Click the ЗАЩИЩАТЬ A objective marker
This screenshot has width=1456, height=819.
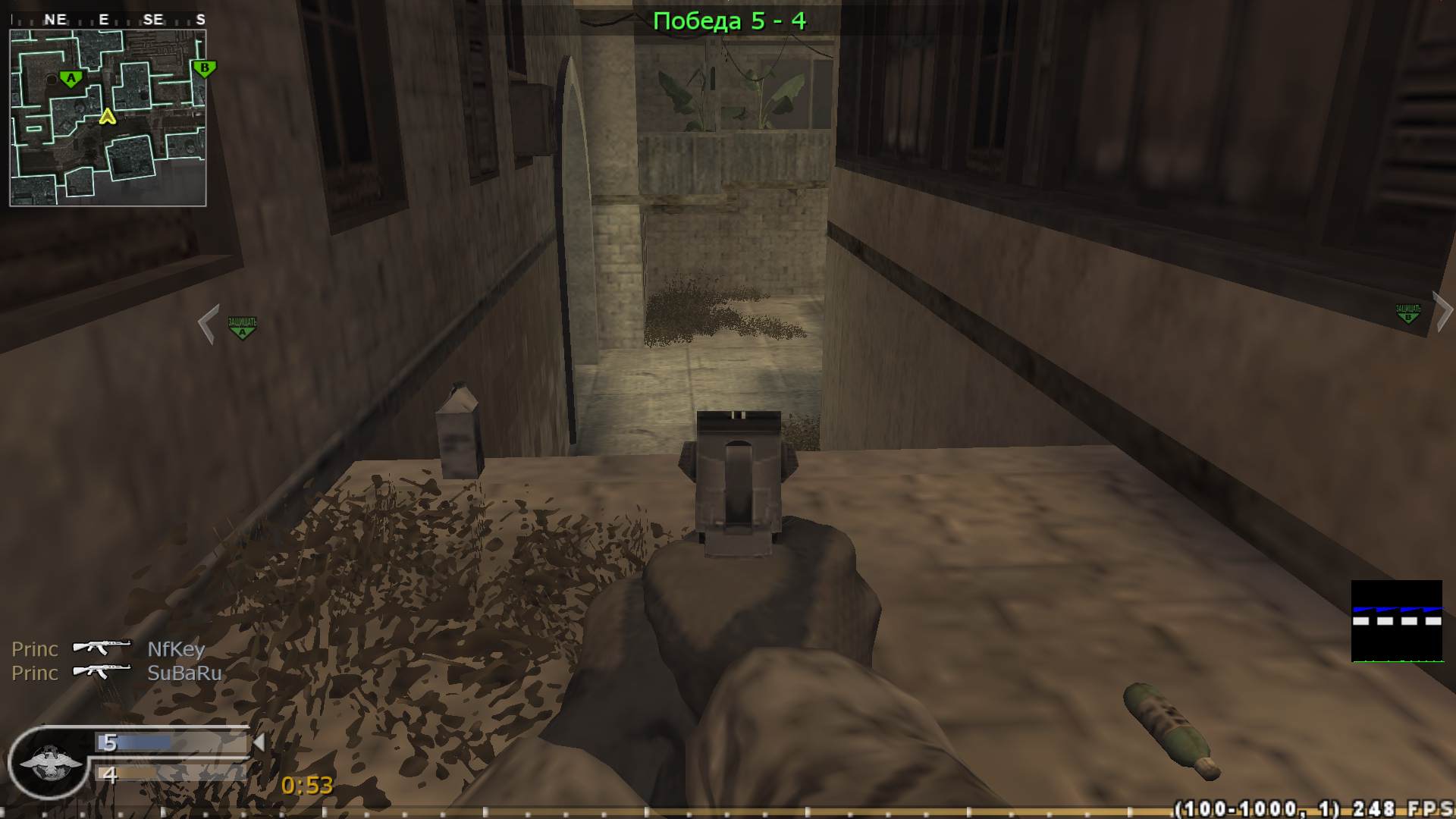[x=242, y=326]
